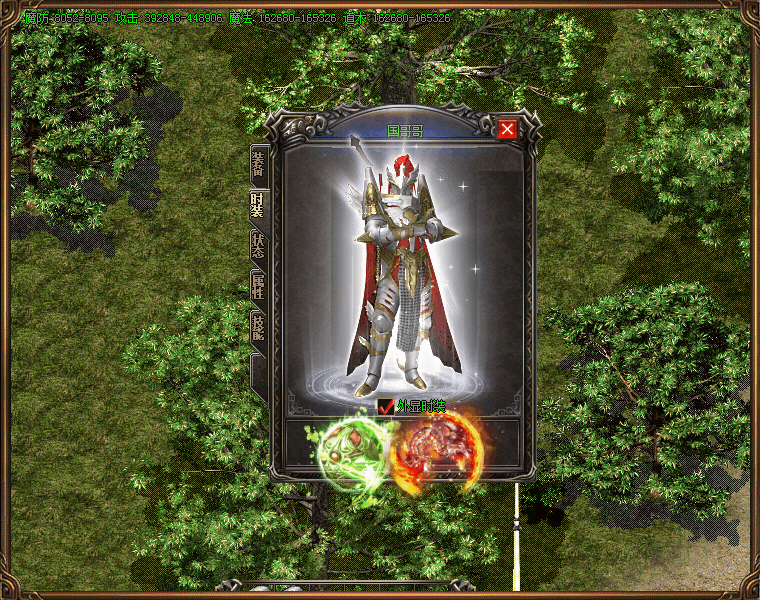Select the 时装 (Fashion) tab
The height and width of the screenshot is (600, 760).
click(x=259, y=207)
